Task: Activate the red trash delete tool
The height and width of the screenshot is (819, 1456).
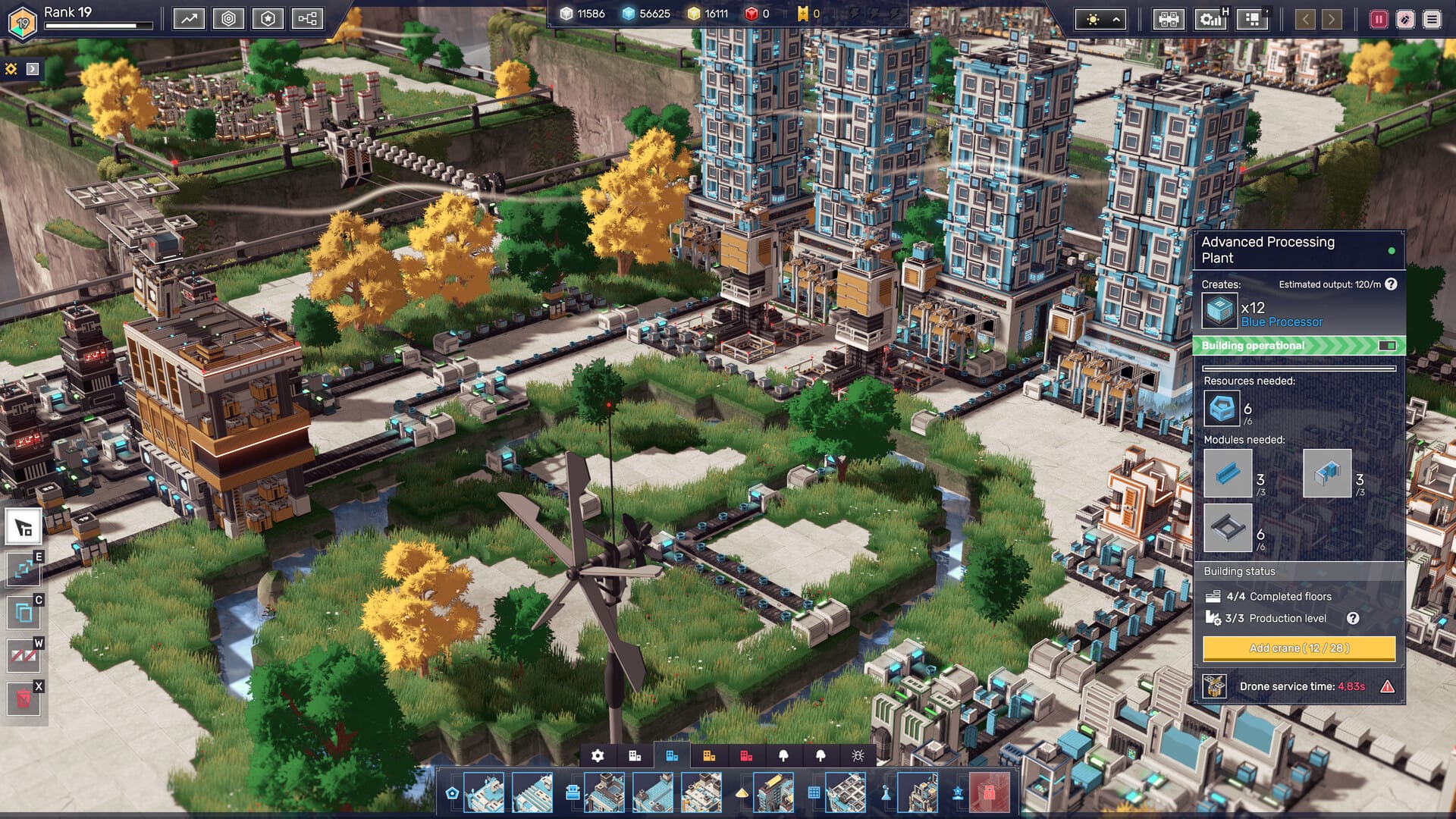Action: [24, 698]
